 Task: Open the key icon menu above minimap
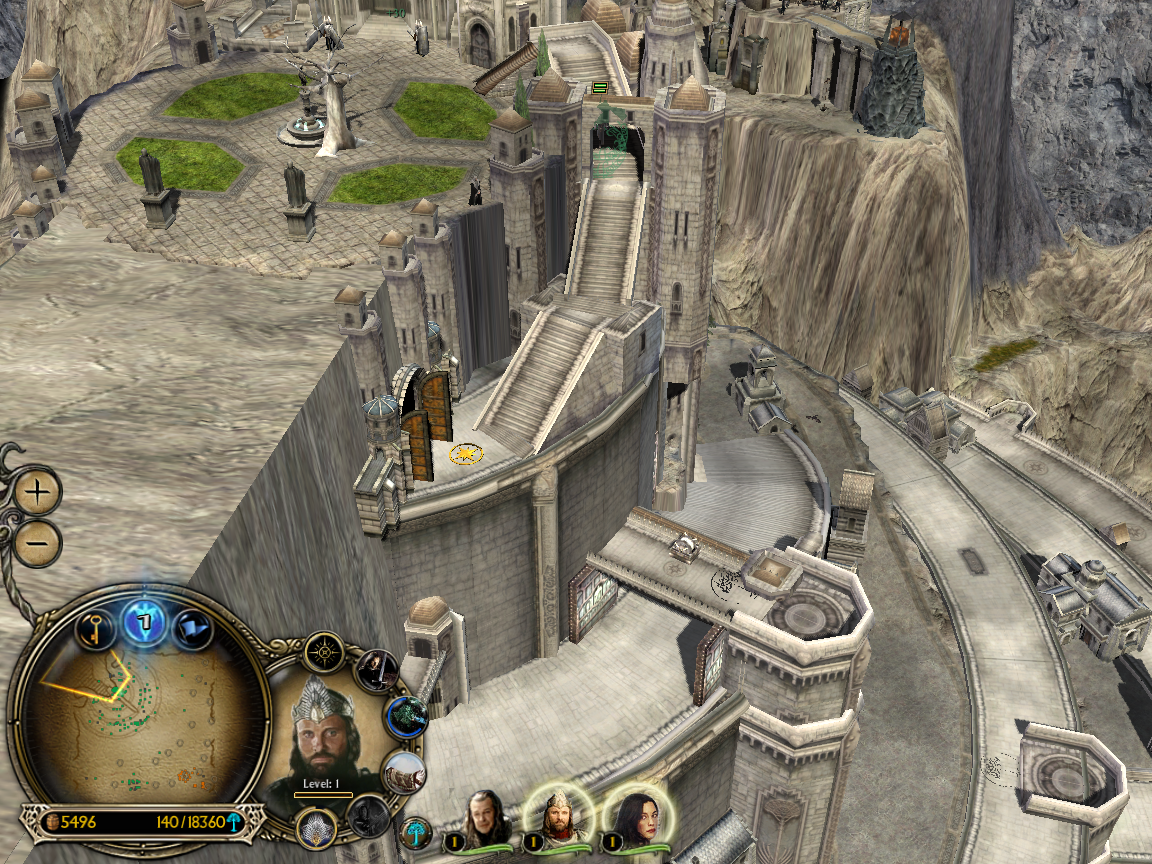tap(95, 629)
